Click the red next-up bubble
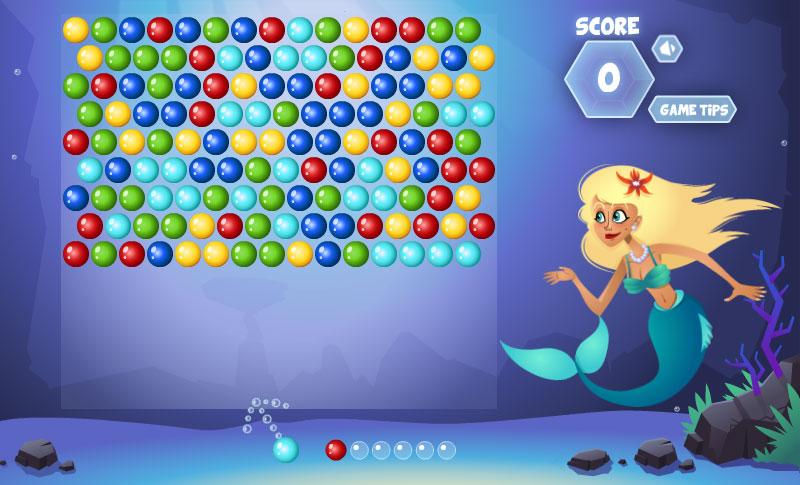 336,450
